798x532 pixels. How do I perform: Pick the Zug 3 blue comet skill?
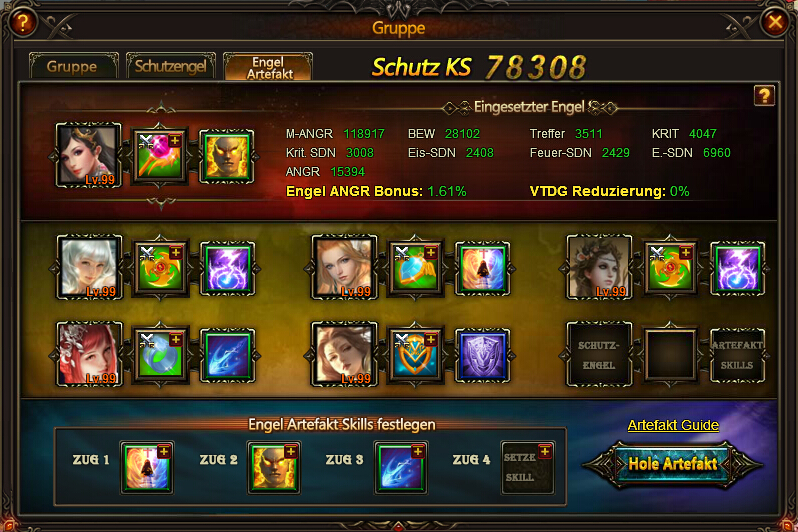tap(400, 467)
